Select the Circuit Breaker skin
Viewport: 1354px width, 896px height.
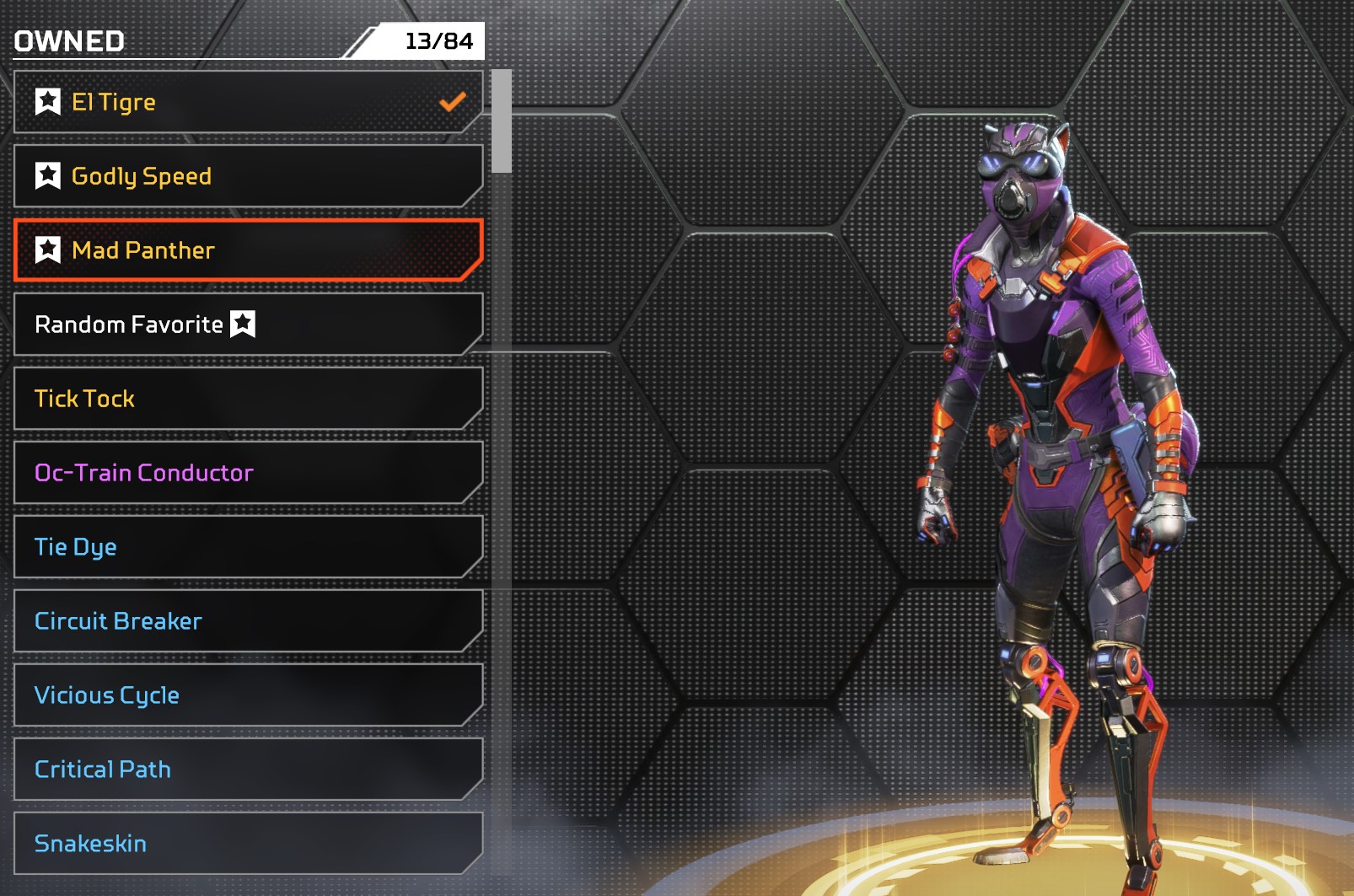click(248, 621)
